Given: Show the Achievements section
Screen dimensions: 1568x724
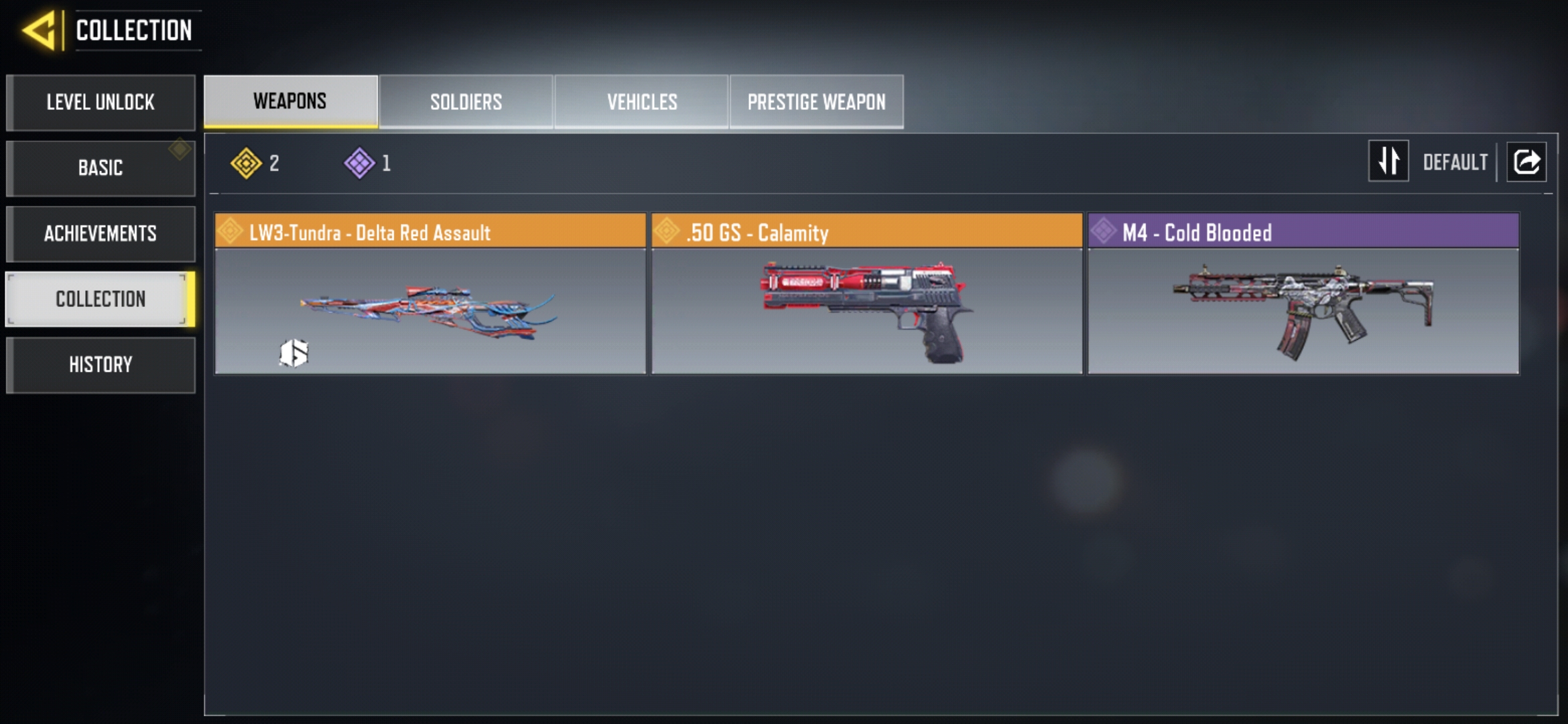Looking at the screenshot, I should [101, 233].
